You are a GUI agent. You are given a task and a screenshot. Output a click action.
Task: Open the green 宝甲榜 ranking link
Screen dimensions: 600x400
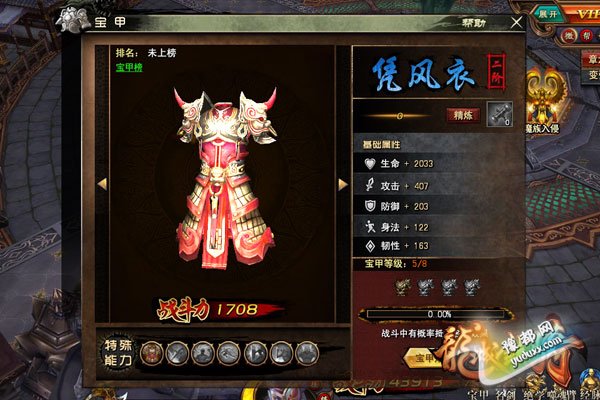point(131,68)
